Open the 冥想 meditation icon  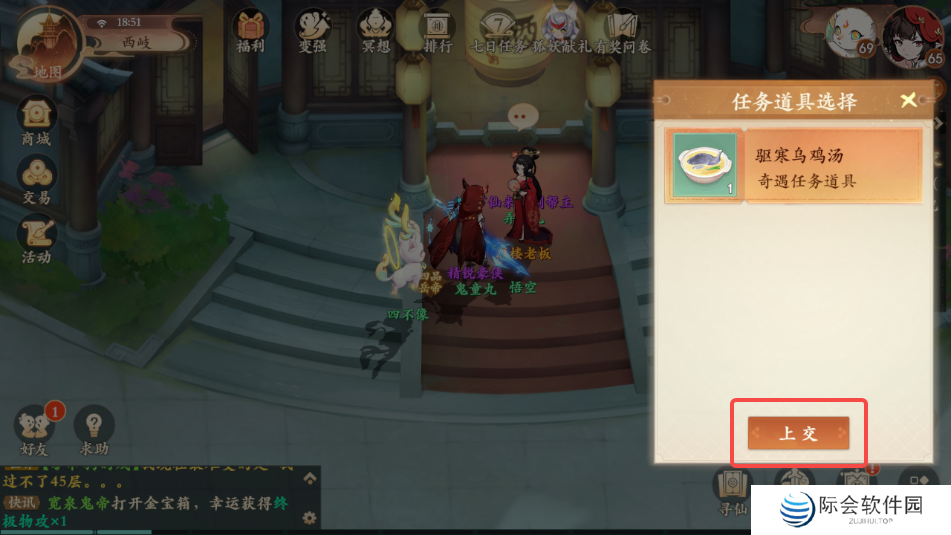point(376,30)
